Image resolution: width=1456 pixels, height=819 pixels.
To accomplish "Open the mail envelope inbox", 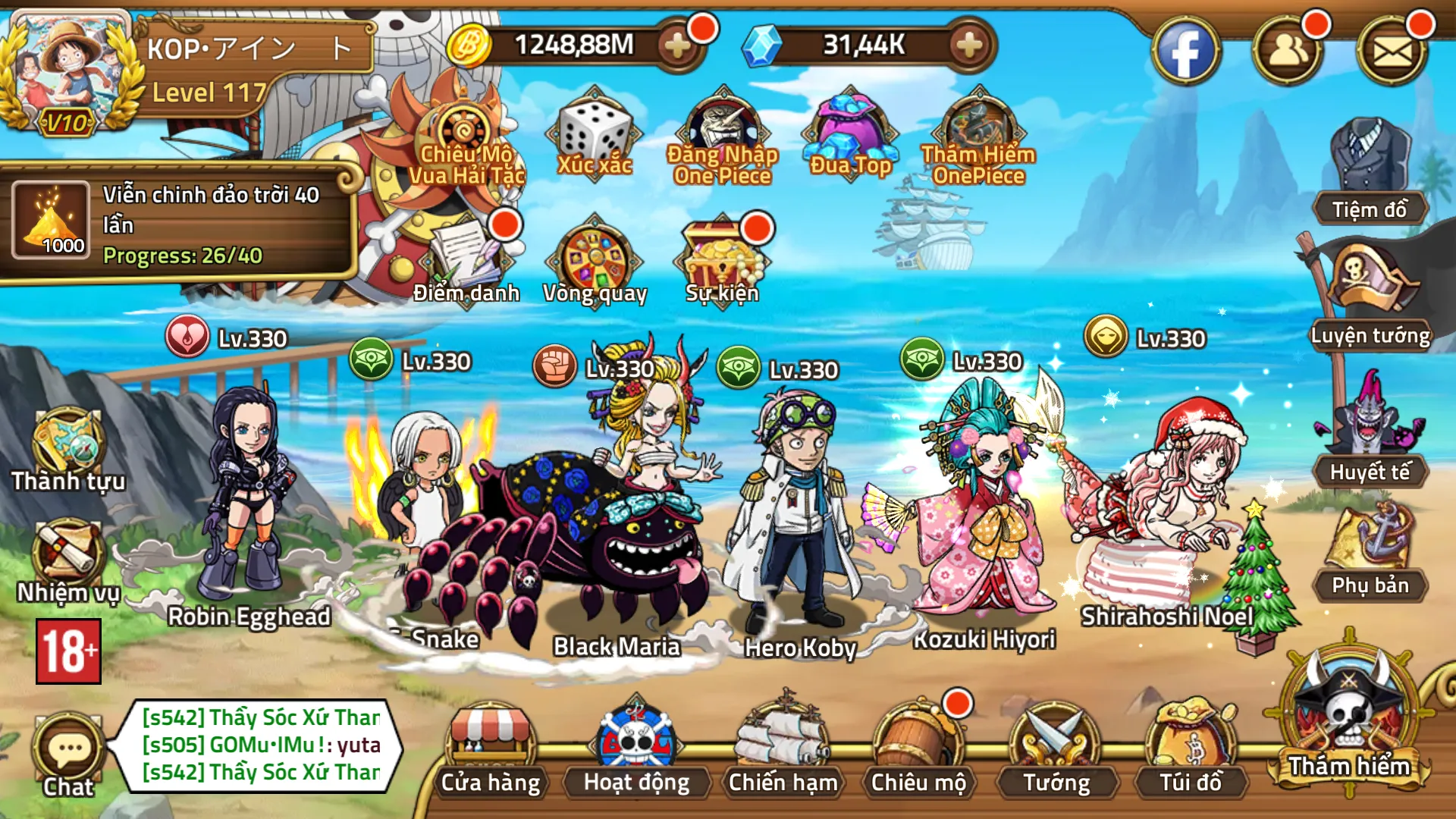I will 1392,52.
